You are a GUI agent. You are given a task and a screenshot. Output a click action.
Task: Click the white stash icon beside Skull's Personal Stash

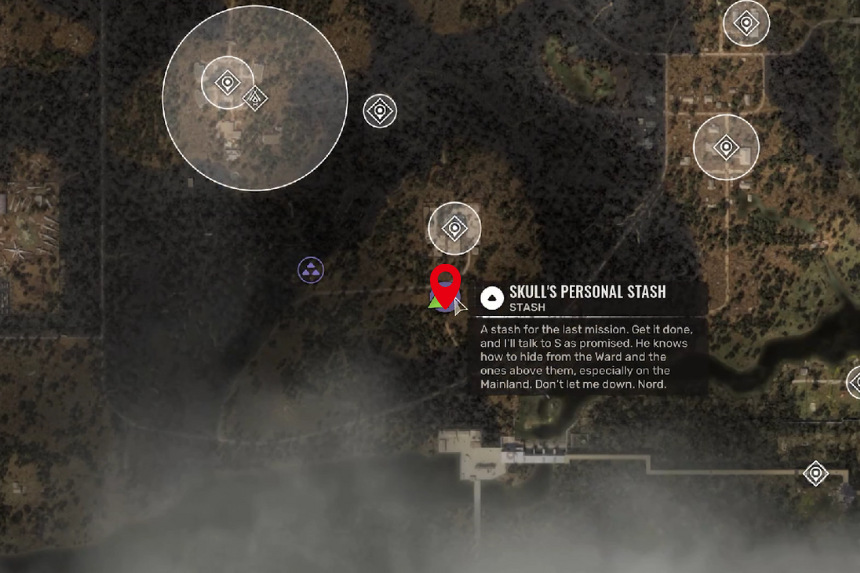492,297
